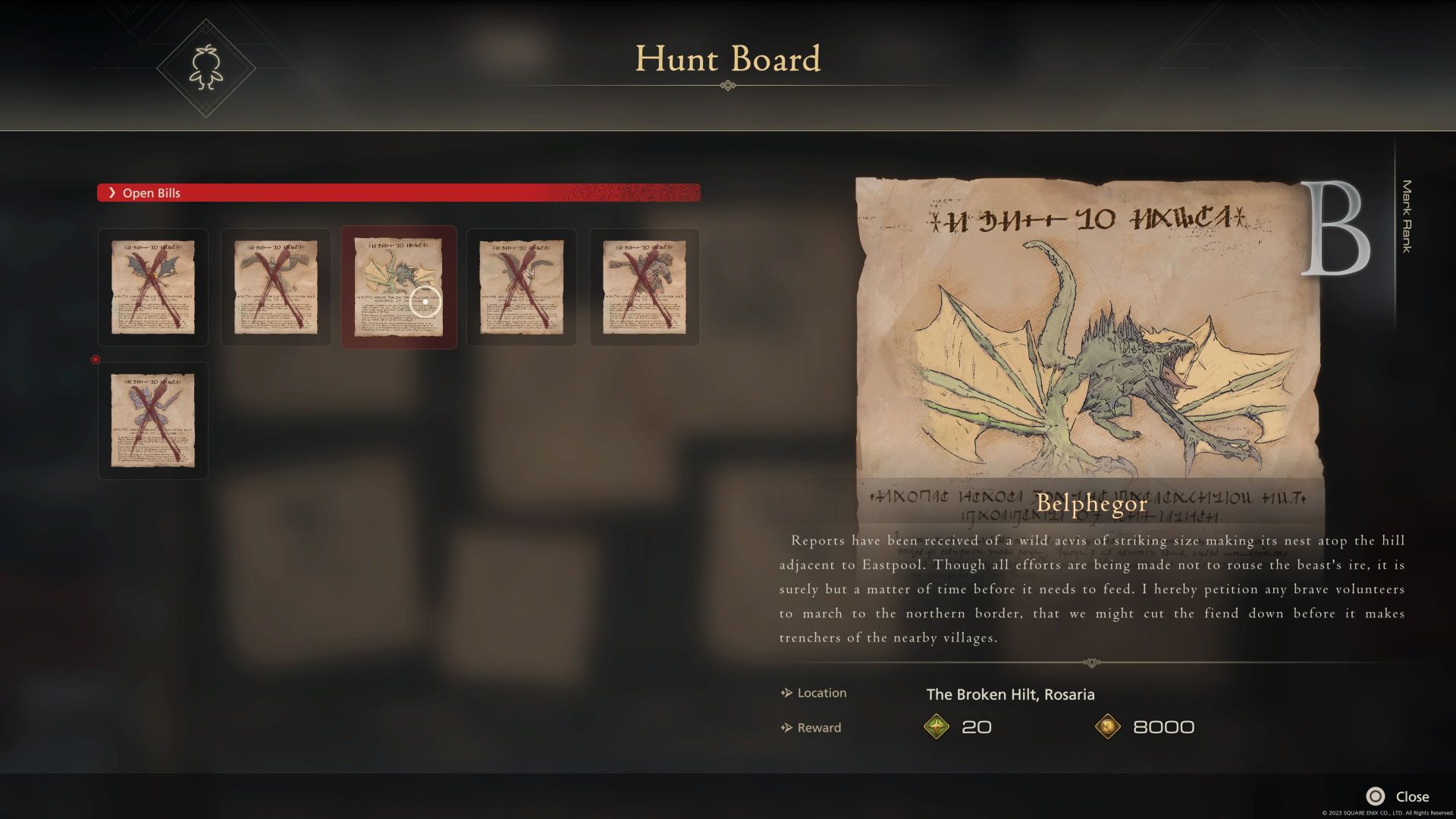Screen dimensions: 1456x819
Task: Select the uncrossed Belphegor hunt bill
Action: click(398, 287)
